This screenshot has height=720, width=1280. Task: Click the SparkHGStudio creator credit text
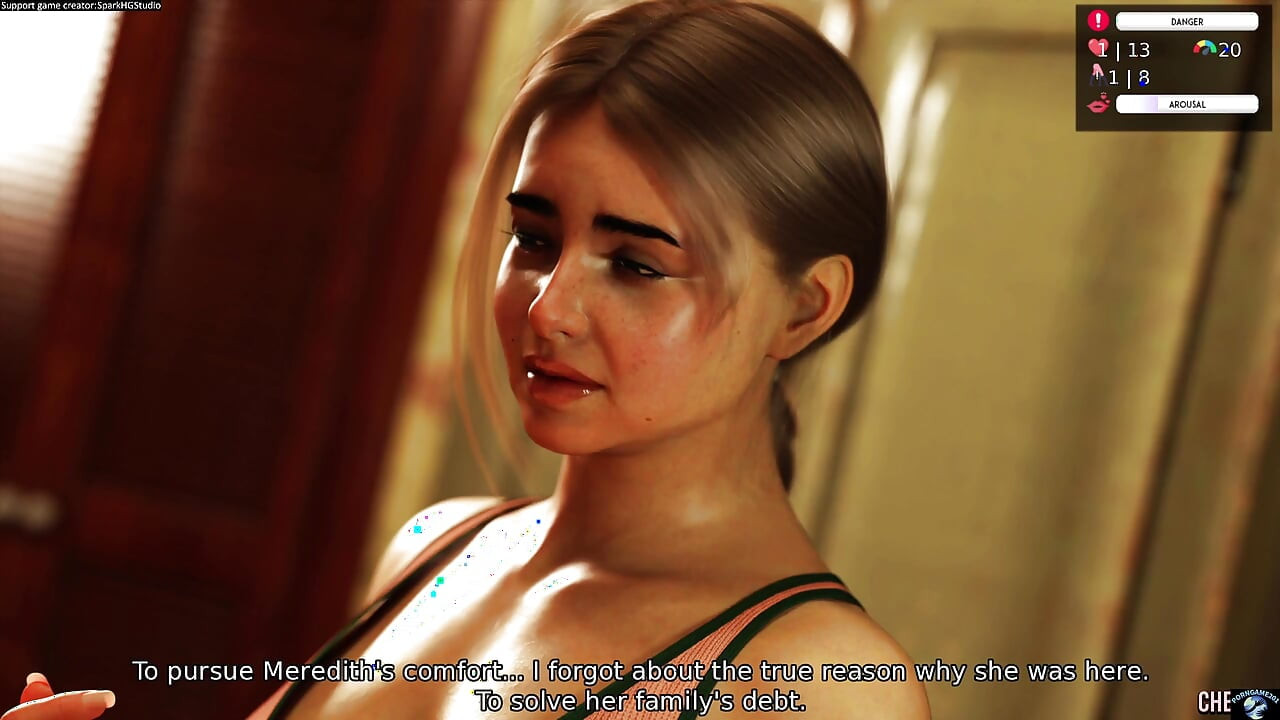(80, 5)
